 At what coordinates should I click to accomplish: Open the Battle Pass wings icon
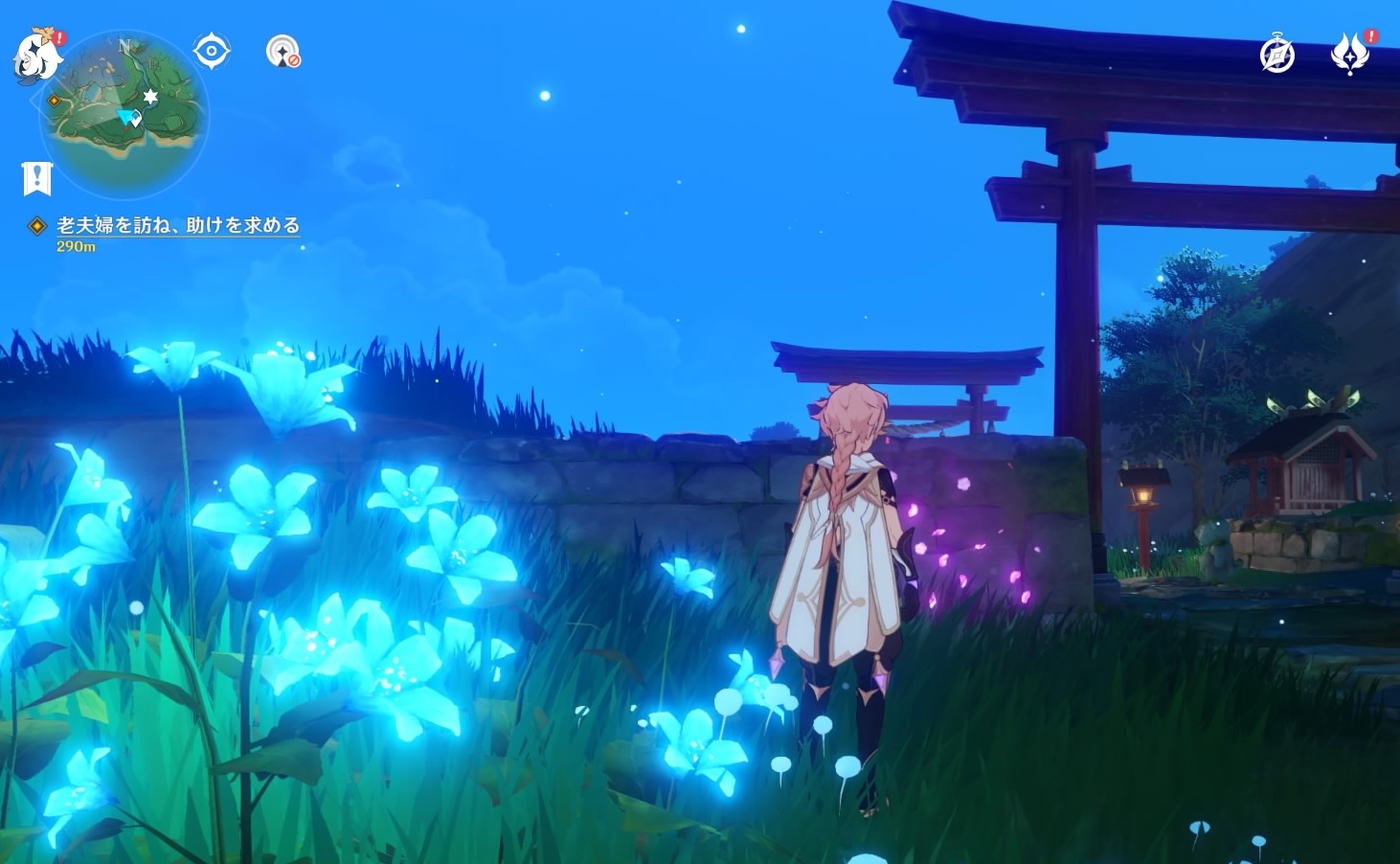pos(1350,55)
